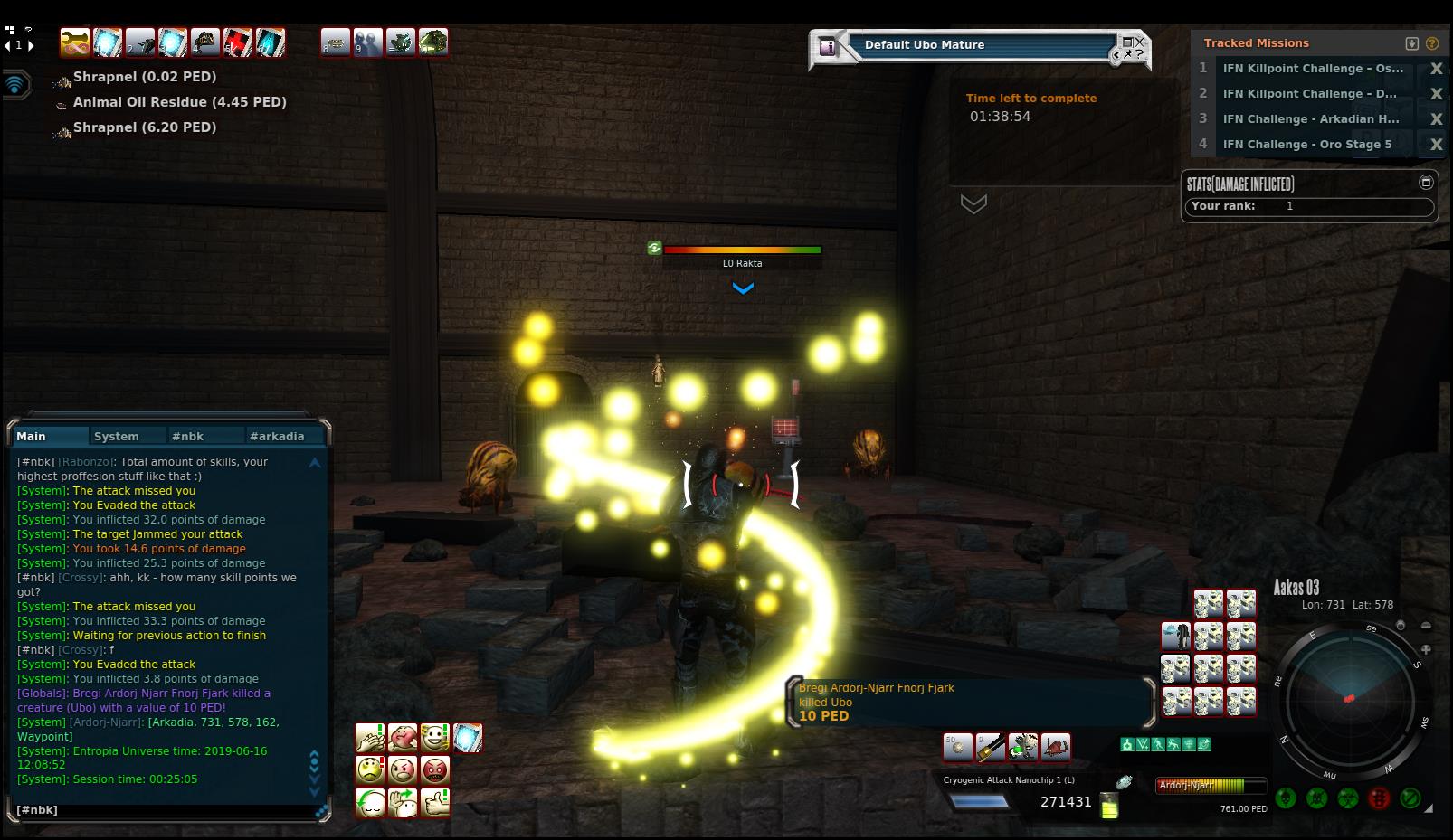Click the chat input field

click(x=163, y=810)
